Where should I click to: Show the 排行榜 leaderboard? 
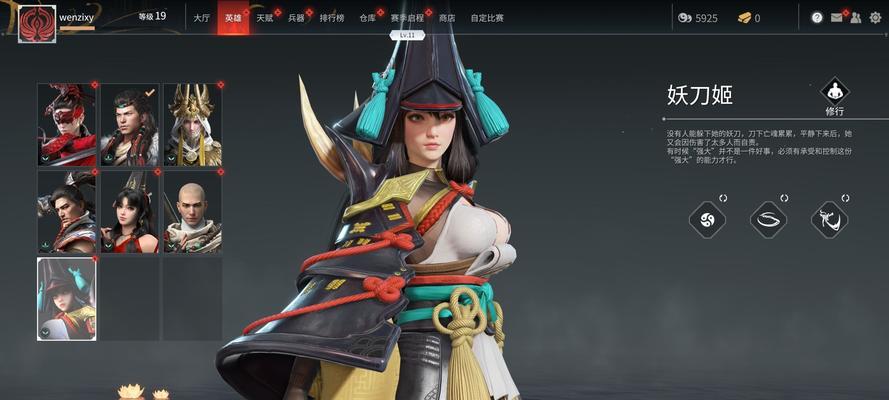click(332, 17)
